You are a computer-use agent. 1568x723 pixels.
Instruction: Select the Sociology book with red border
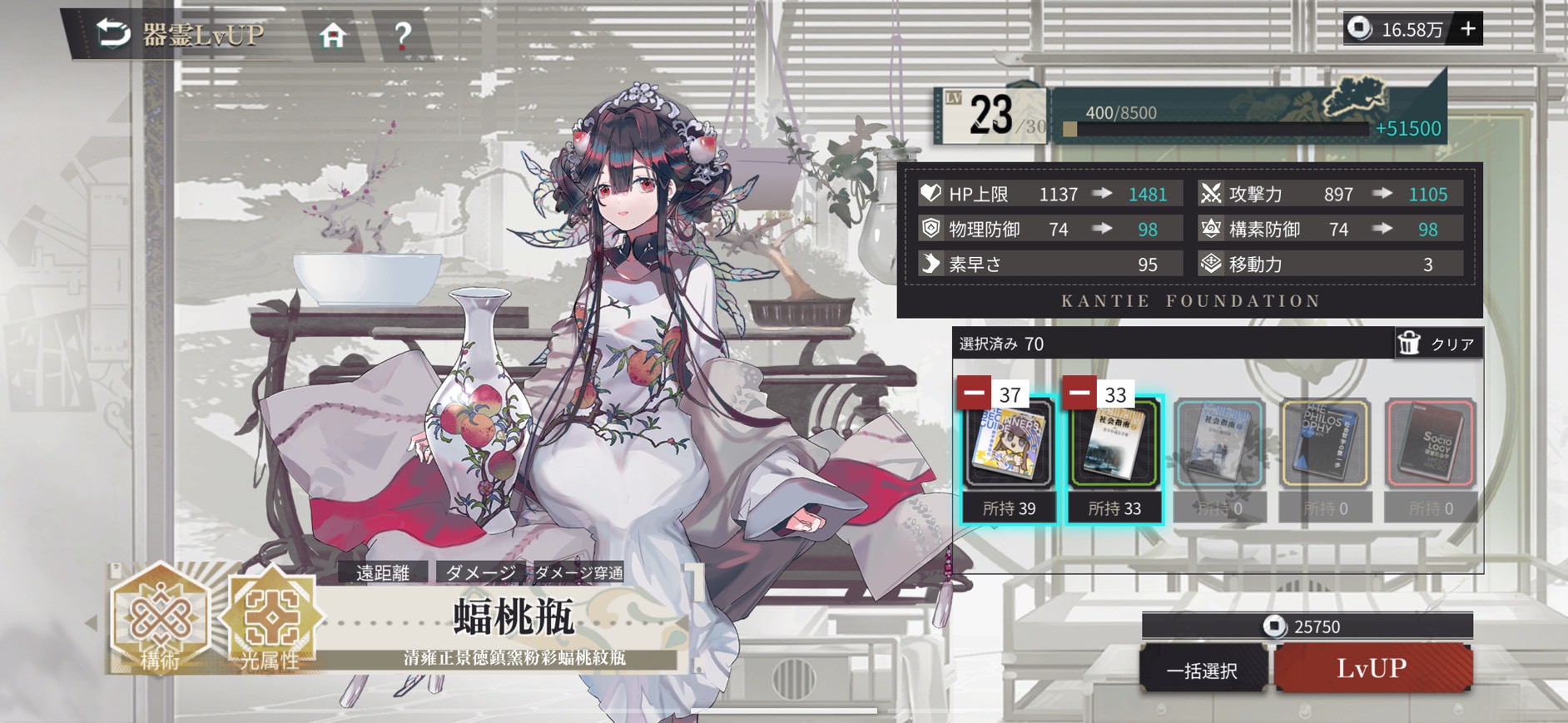tap(1431, 445)
